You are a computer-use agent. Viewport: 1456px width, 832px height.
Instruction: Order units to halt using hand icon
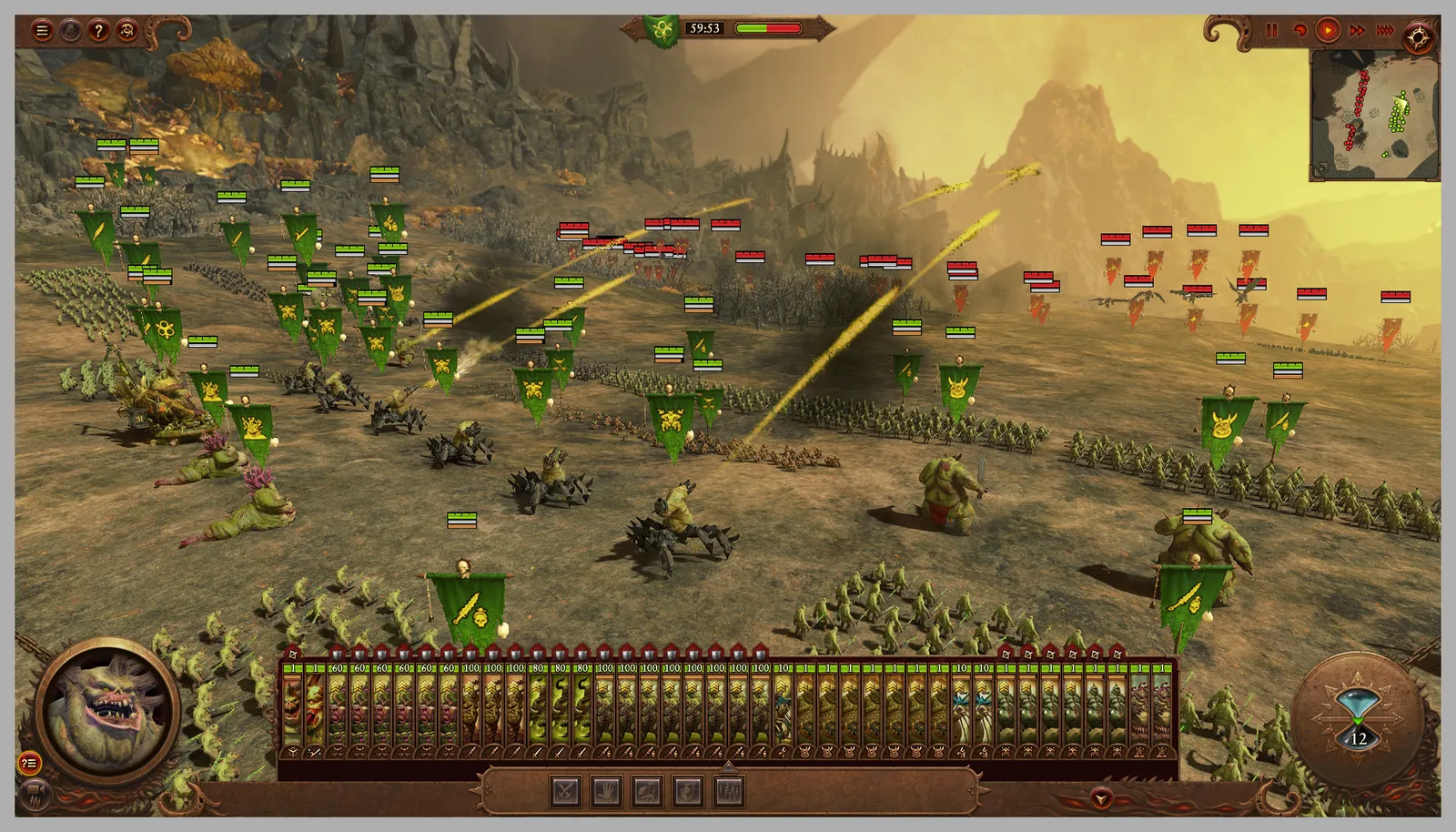pos(605,790)
